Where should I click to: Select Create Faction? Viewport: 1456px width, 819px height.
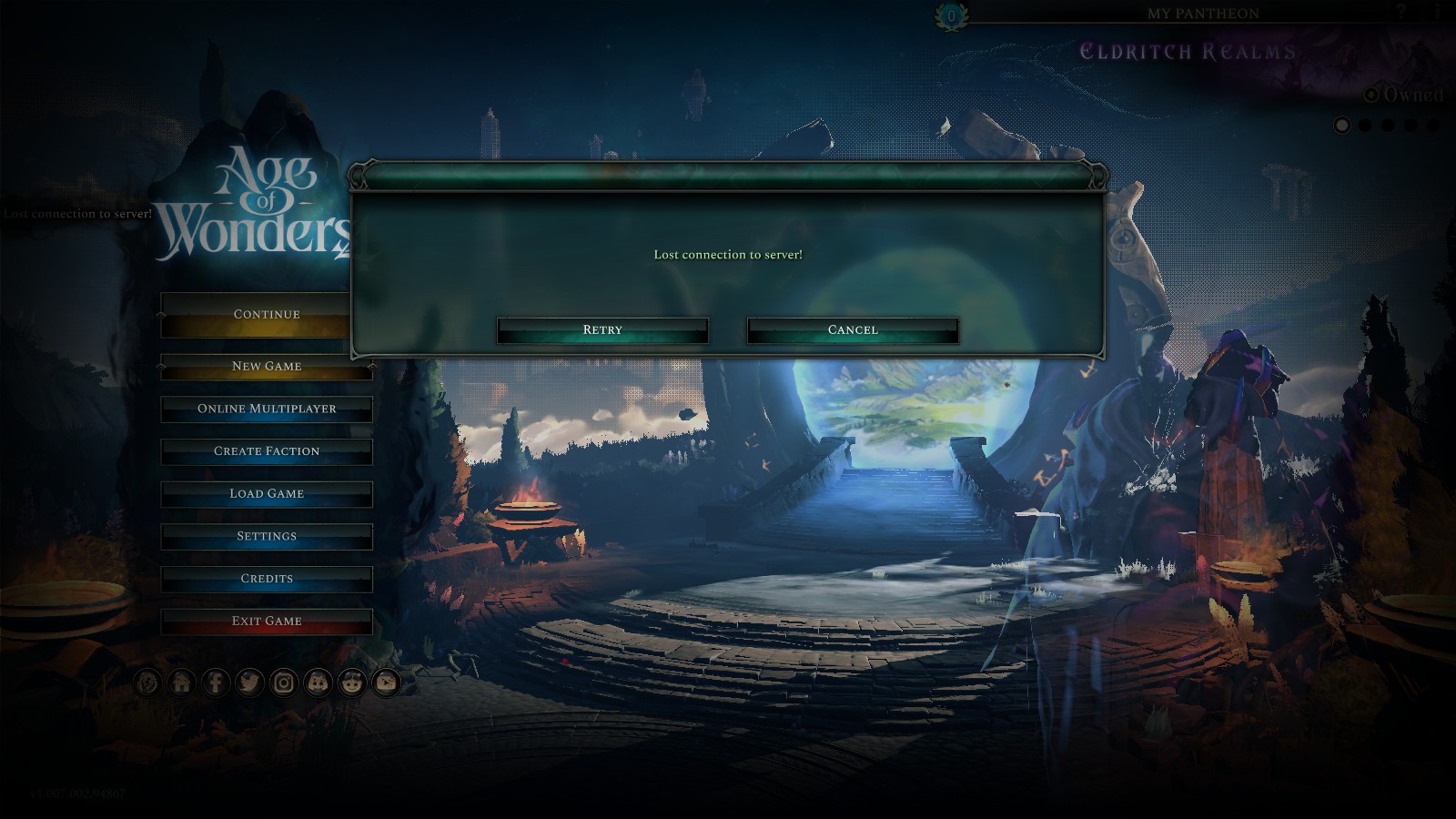tap(266, 451)
